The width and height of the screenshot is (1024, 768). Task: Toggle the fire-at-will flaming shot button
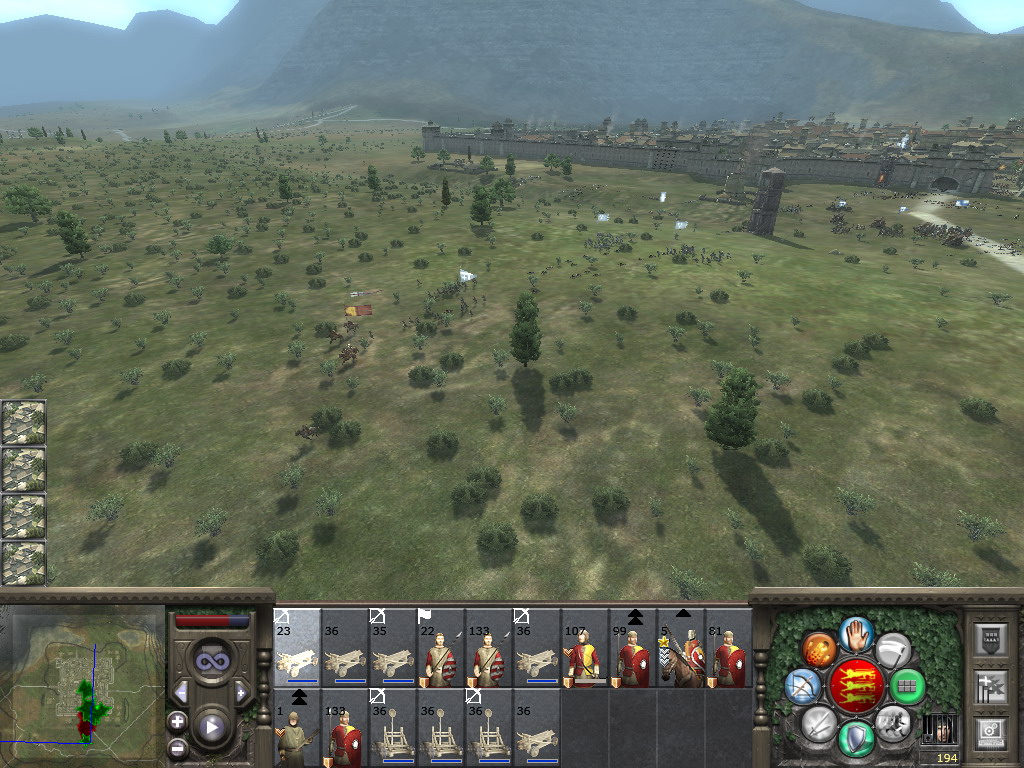click(x=819, y=649)
